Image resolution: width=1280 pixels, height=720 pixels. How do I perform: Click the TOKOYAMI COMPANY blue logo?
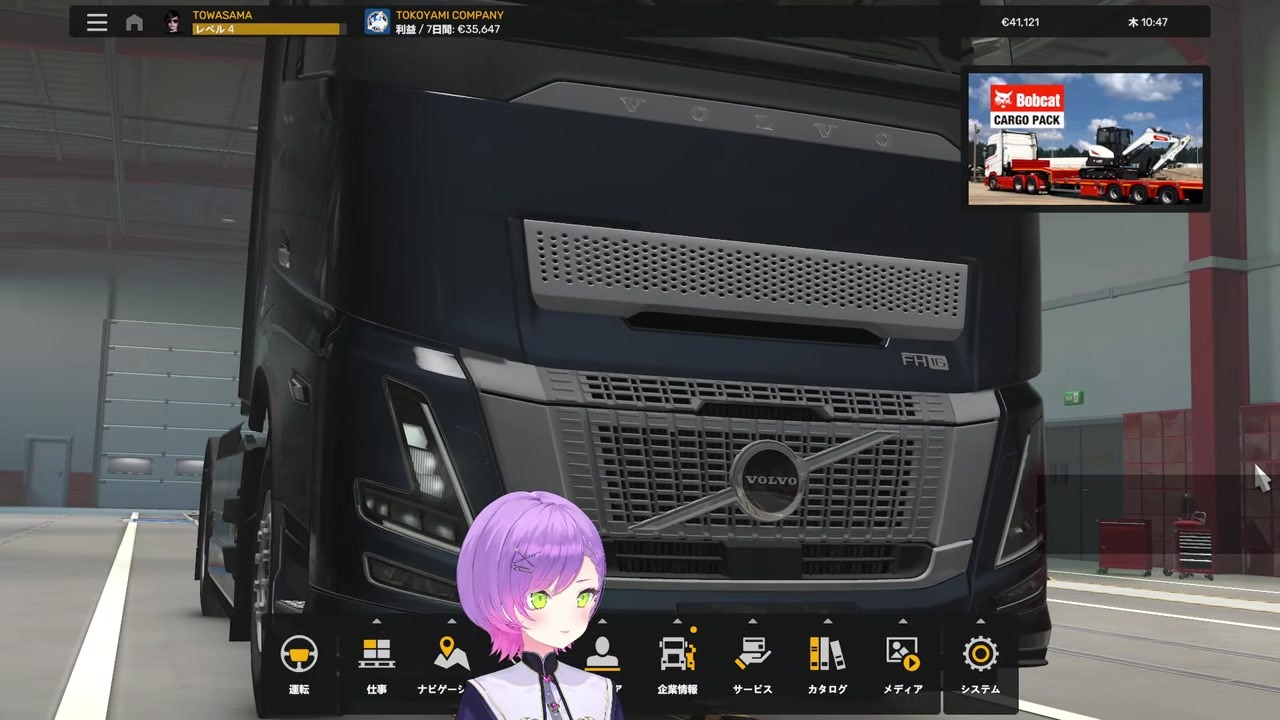pos(377,21)
